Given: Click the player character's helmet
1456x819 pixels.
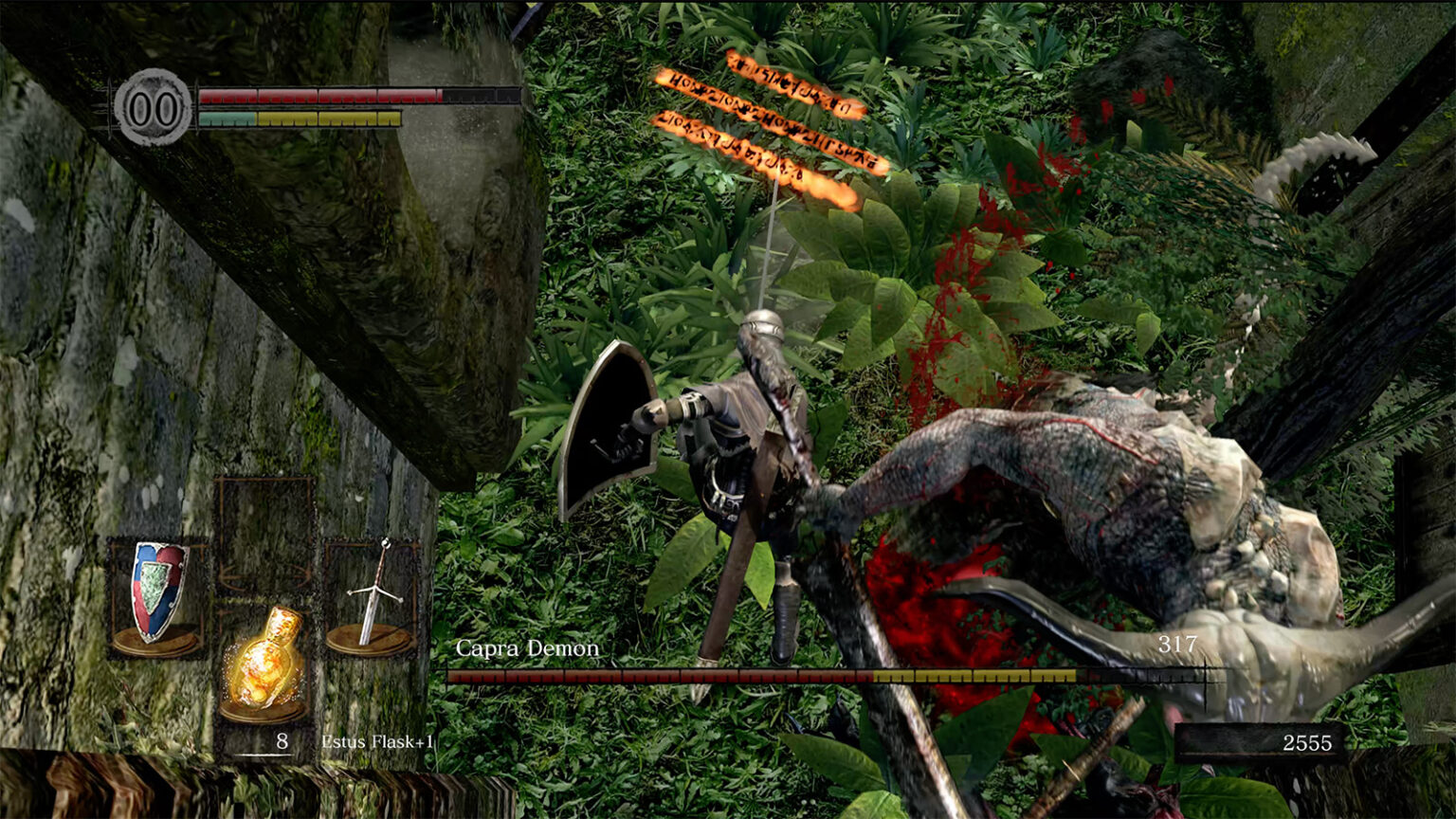Looking at the screenshot, I should 762,325.
